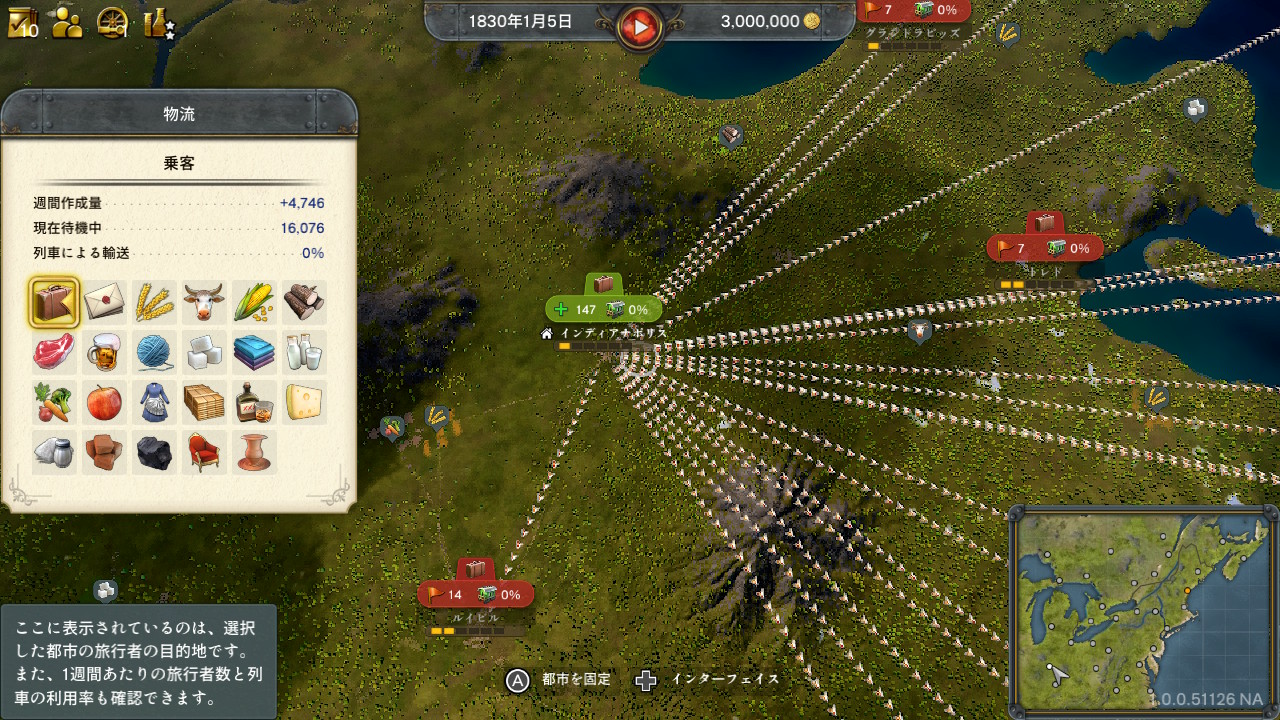The width and height of the screenshot is (1280, 720).
Task: Click the red play button
Action: 638,25
